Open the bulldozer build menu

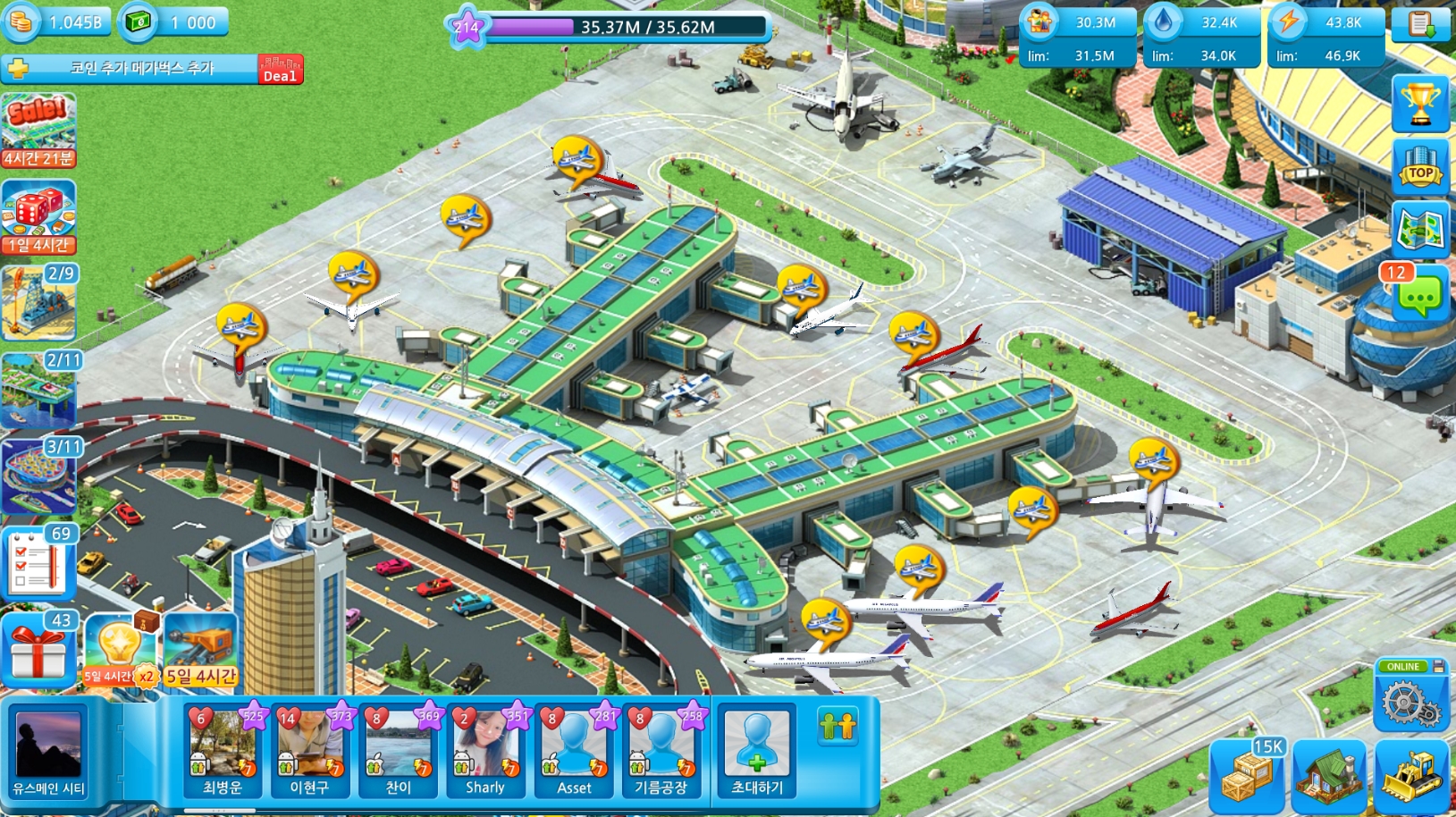click(1411, 774)
